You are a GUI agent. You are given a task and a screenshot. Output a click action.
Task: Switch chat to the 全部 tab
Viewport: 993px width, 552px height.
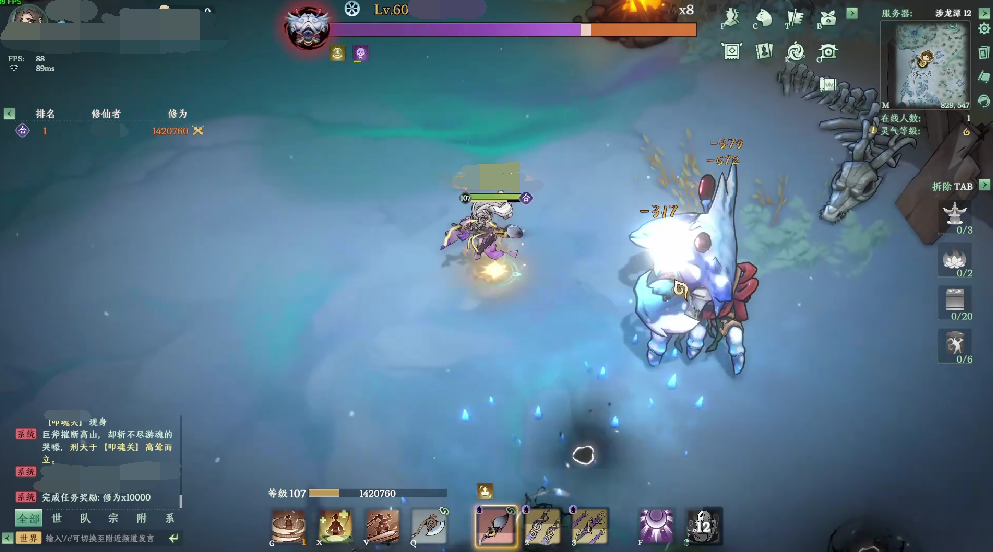pos(29,518)
